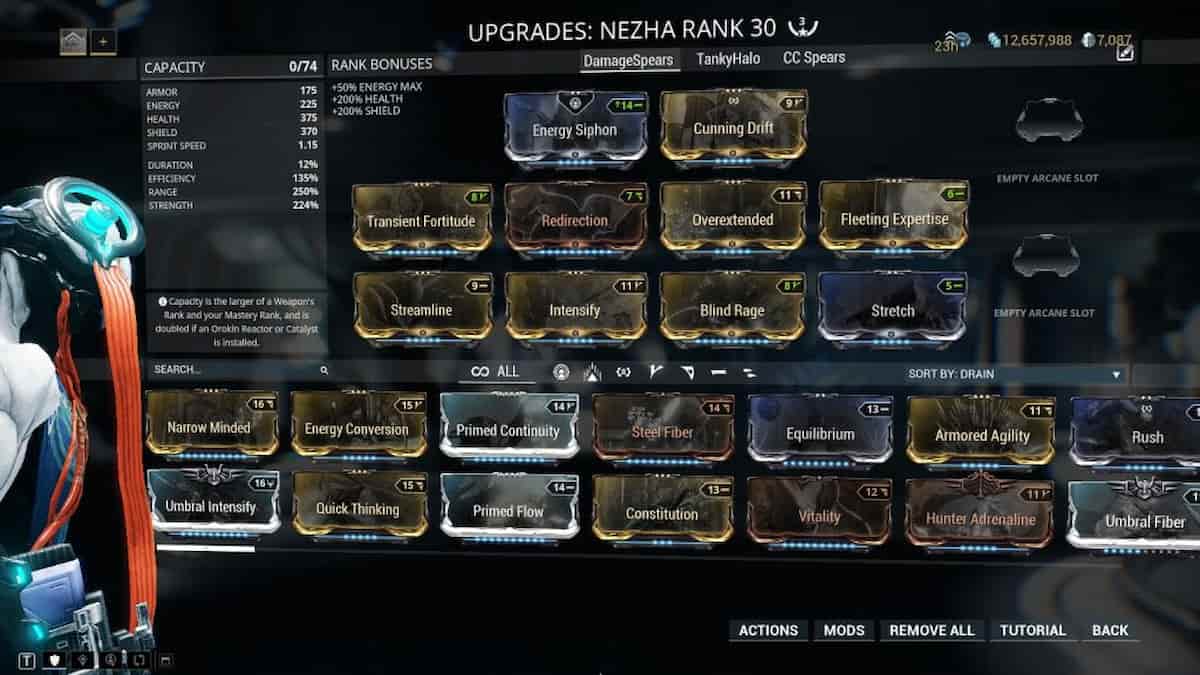Select the Vitality mod in inventory
The height and width of the screenshot is (675, 1200).
[819, 516]
